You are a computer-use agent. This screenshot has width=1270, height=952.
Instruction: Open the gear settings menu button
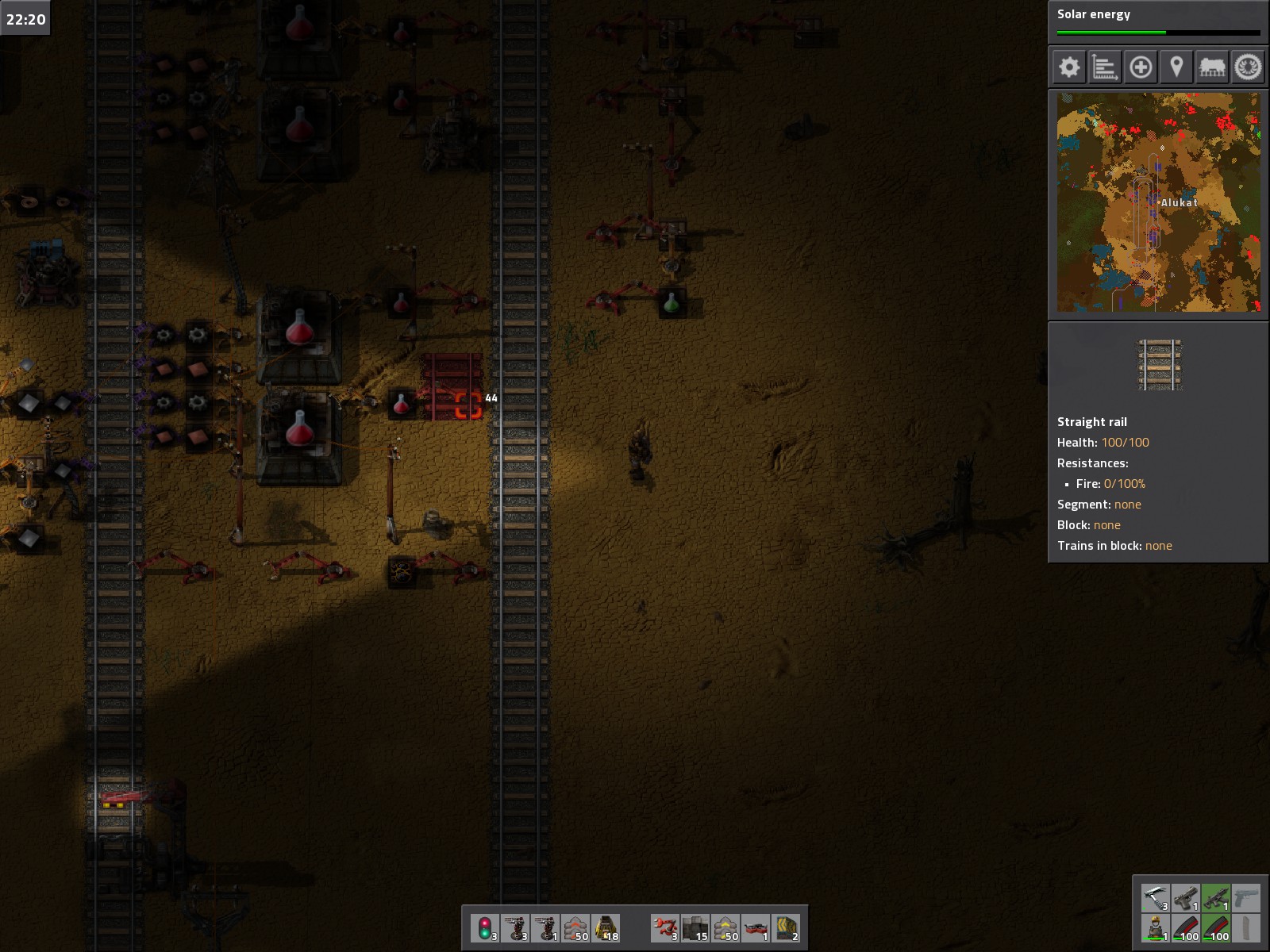1069,67
